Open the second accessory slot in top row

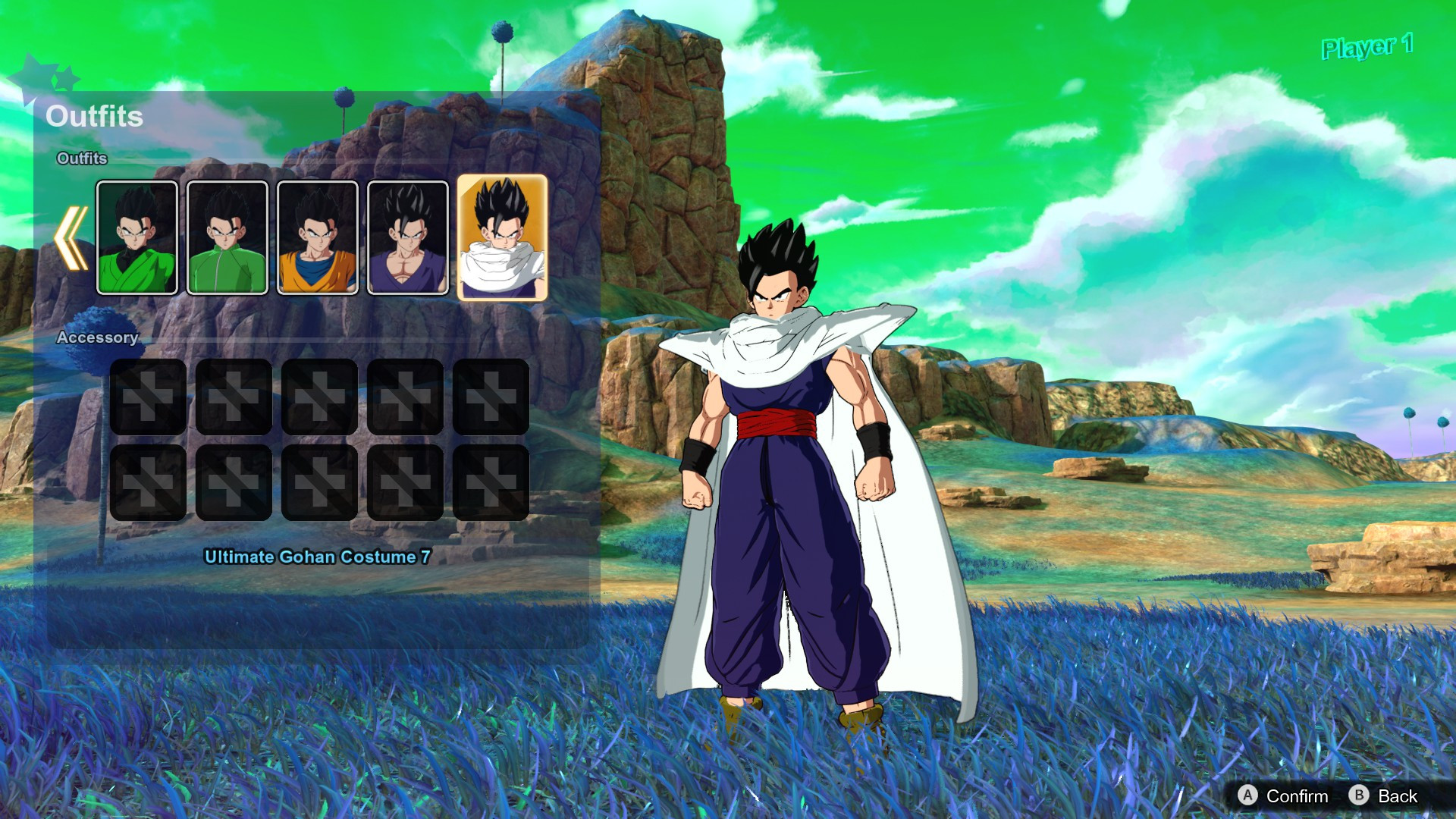233,397
